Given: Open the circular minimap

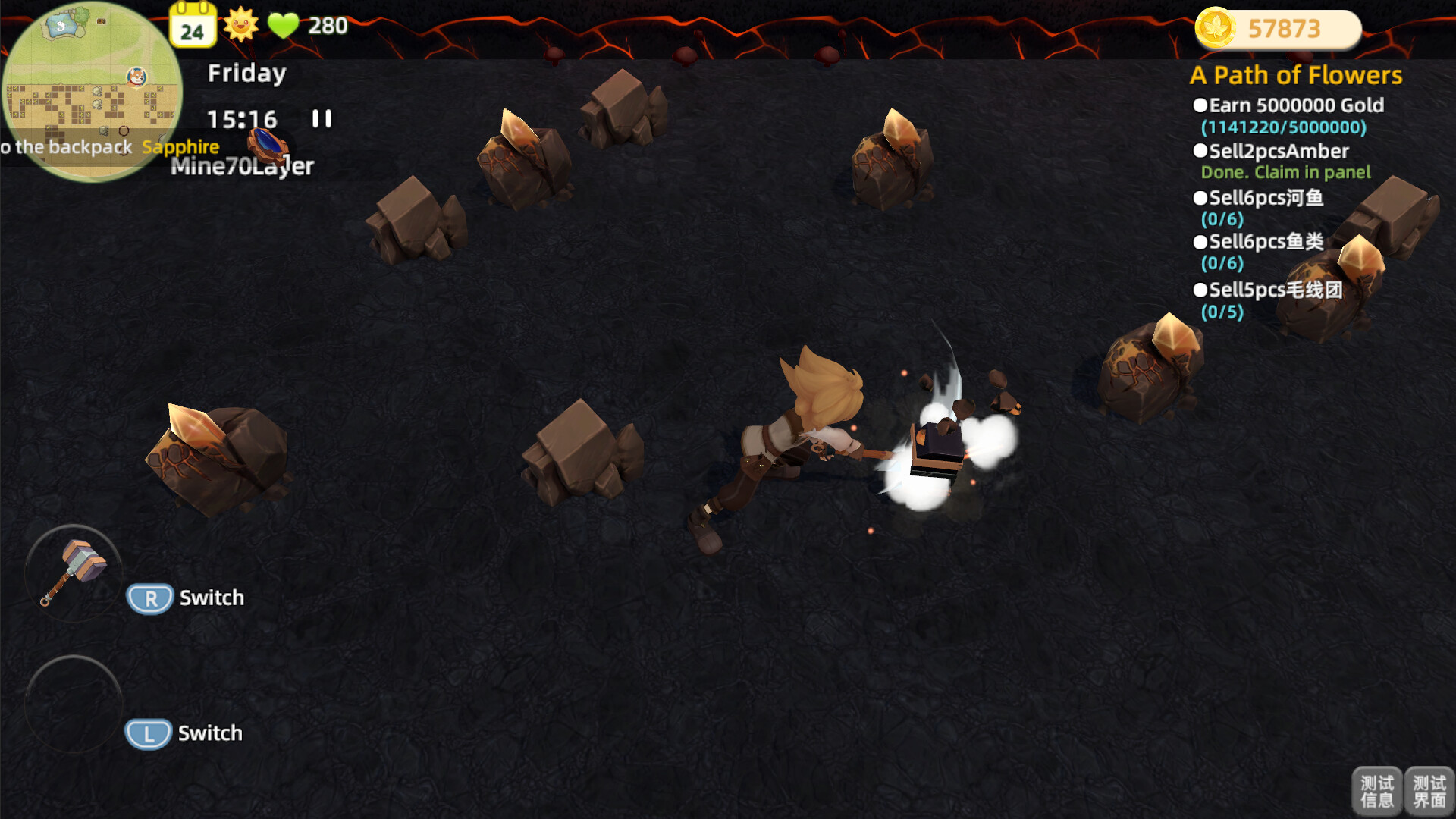Looking at the screenshot, I should pos(91,91).
